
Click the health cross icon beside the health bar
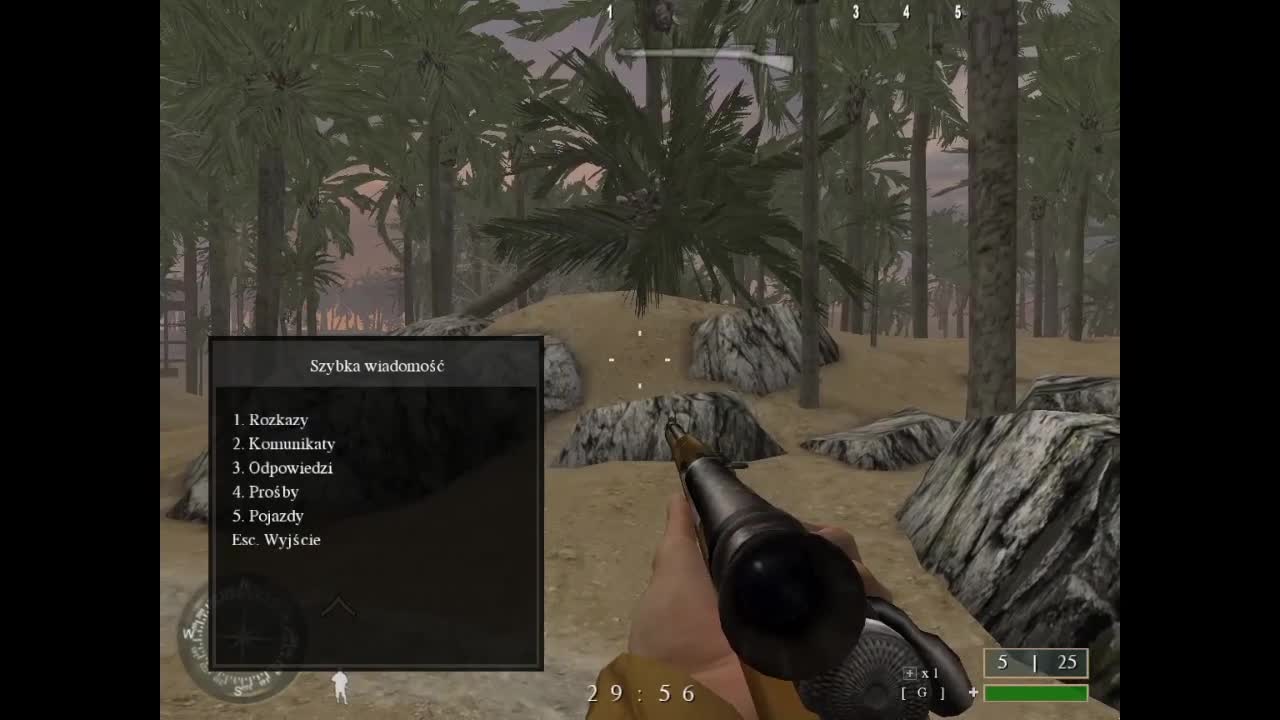pos(974,692)
